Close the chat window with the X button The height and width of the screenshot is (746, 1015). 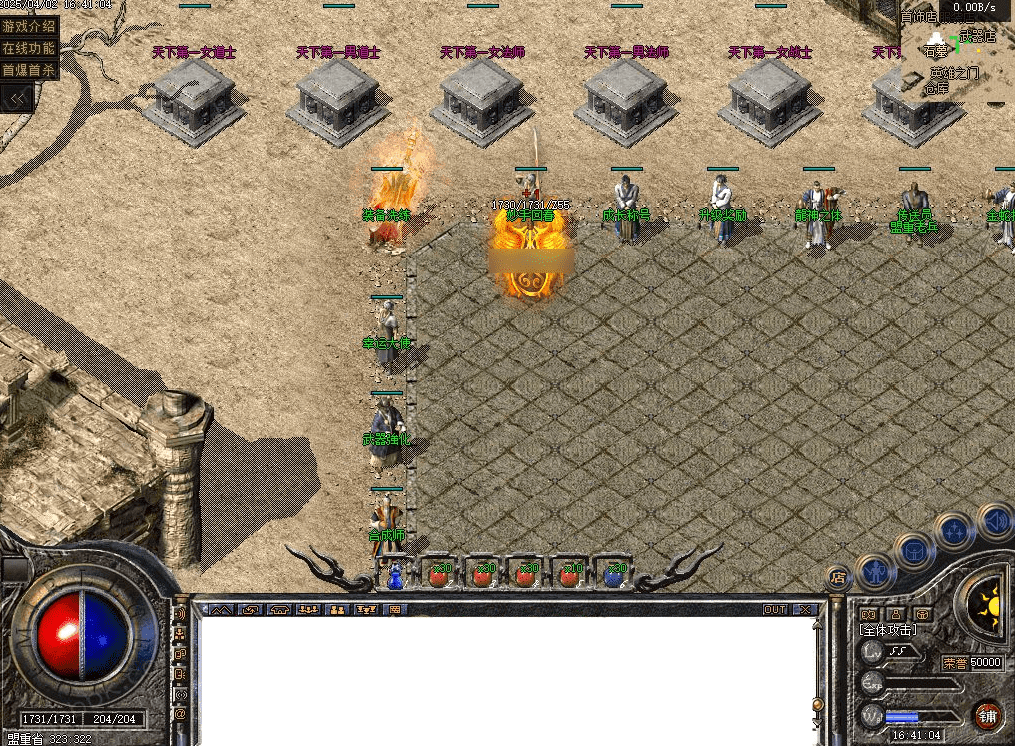(805, 609)
